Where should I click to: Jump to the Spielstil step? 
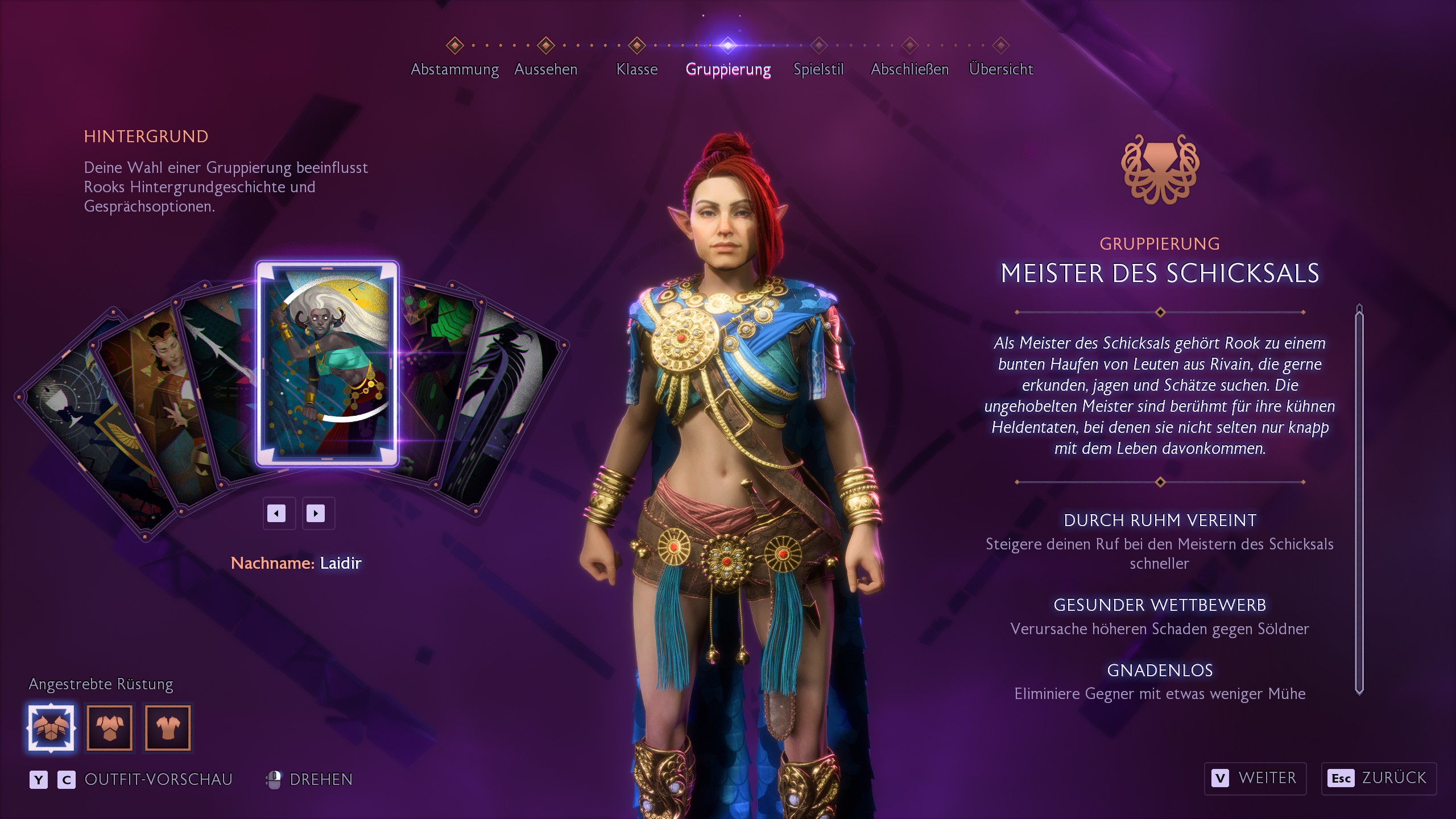point(818,69)
